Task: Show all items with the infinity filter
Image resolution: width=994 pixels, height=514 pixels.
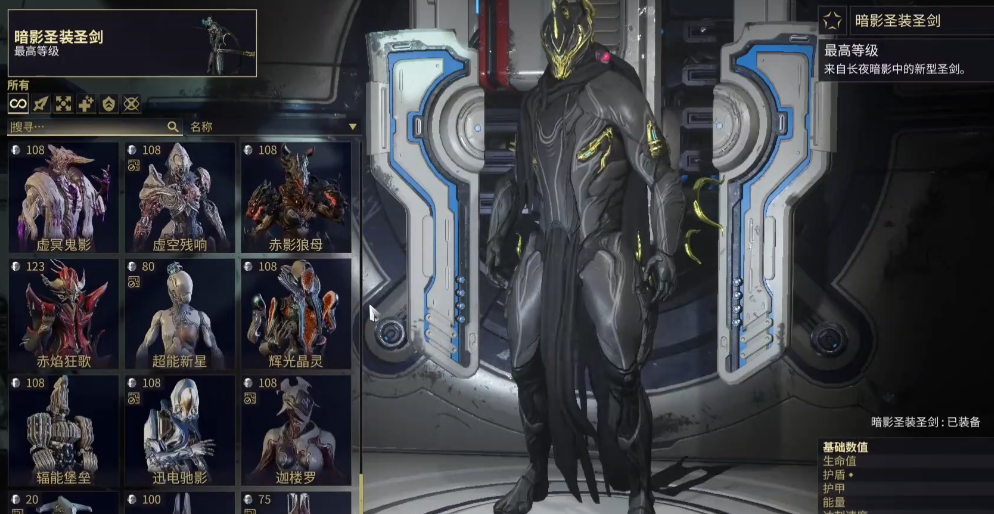Action: (17, 103)
